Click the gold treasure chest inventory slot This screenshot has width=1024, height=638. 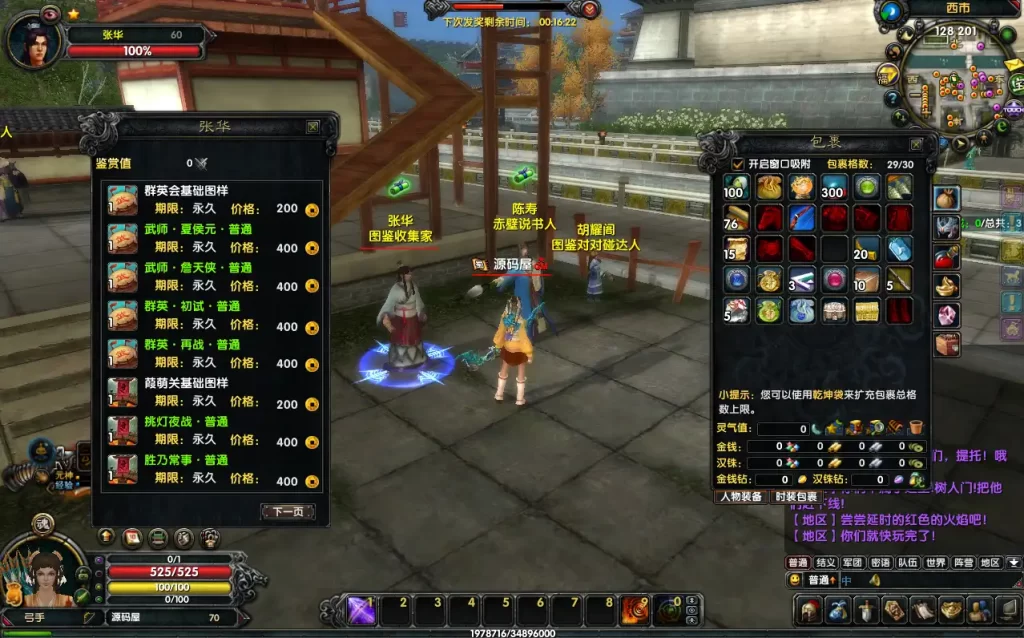point(866,311)
